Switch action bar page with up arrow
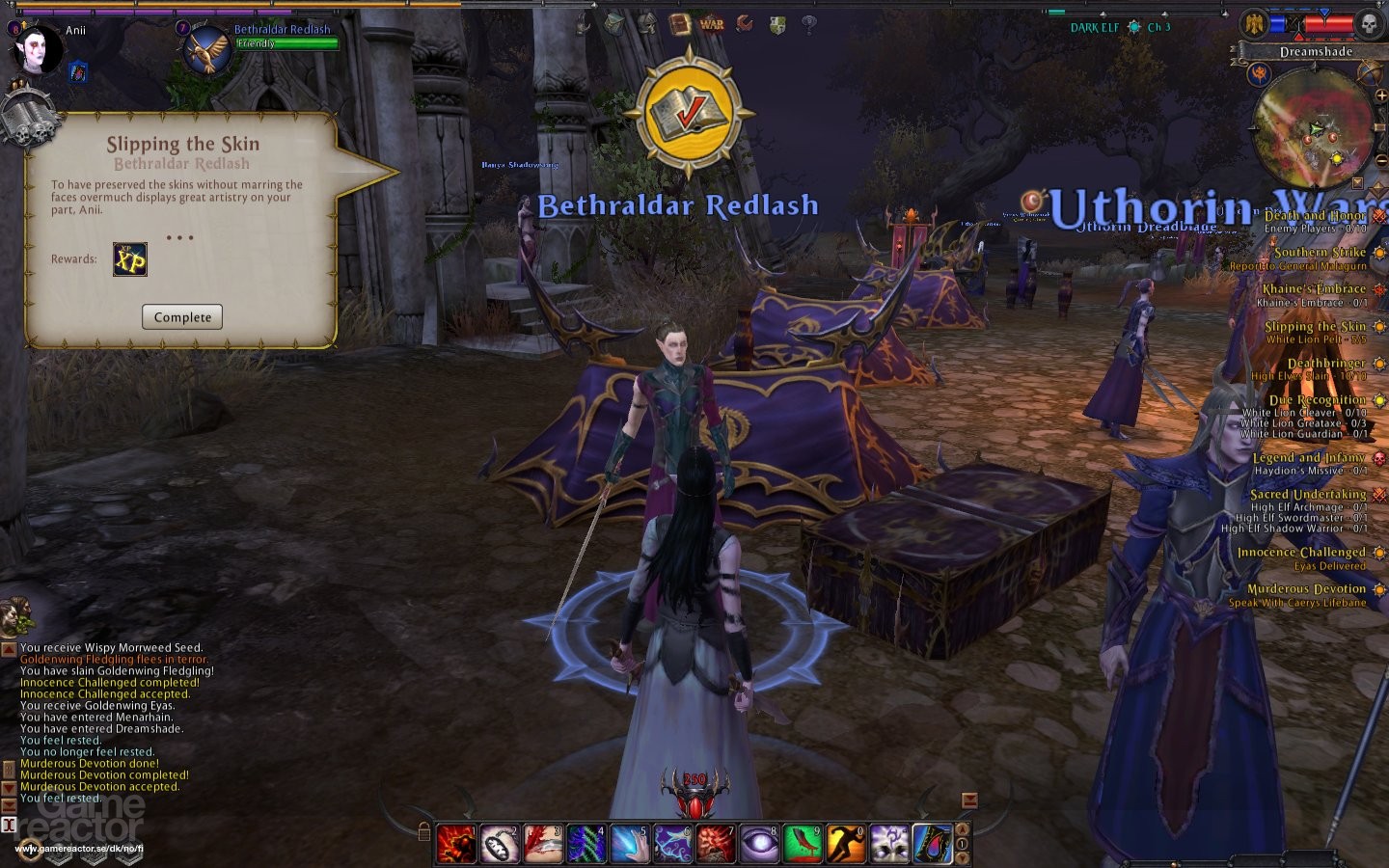The width and height of the screenshot is (1389, 868). coord(962,828)
